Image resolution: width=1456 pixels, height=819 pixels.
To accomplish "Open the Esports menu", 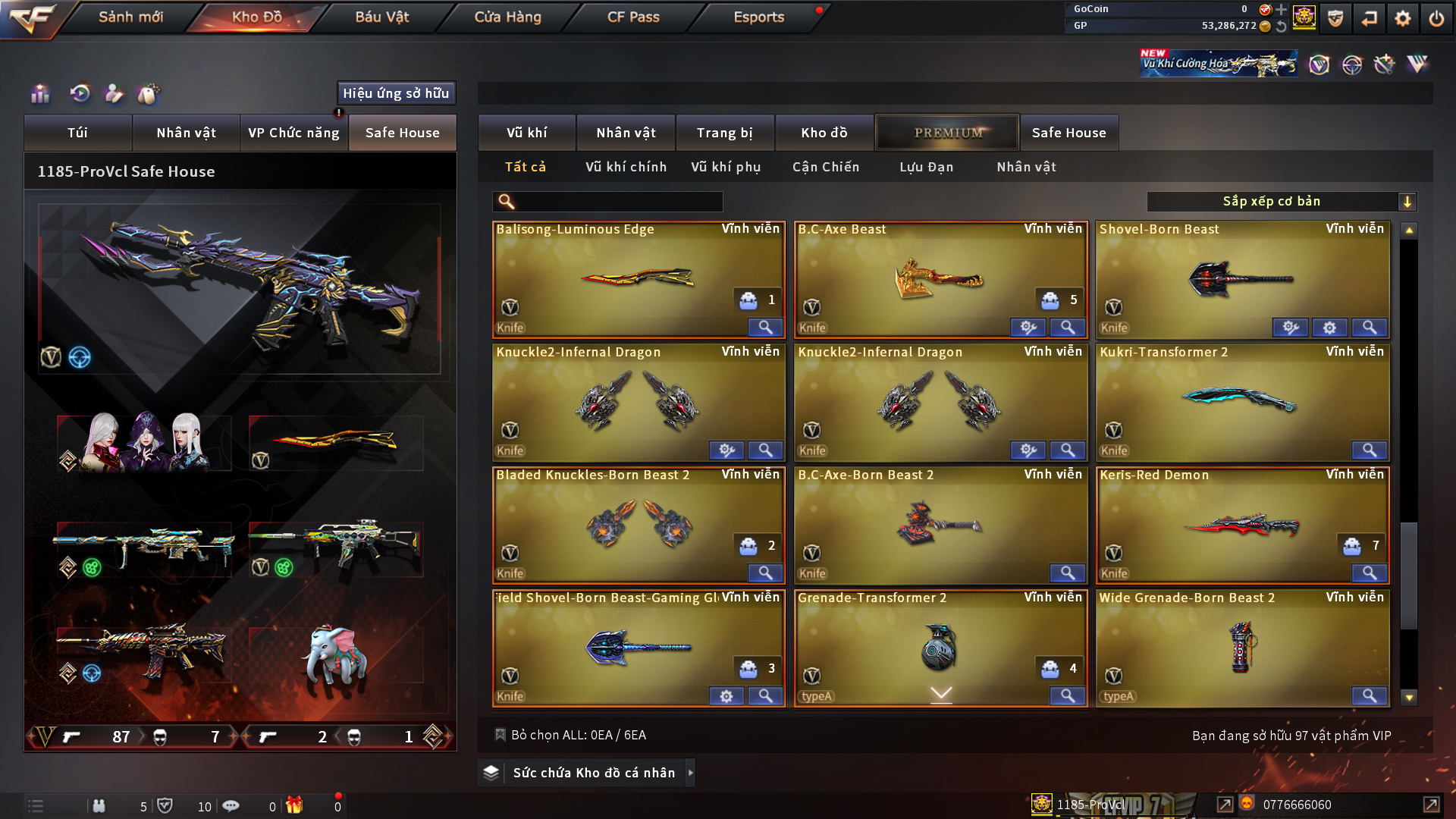I will [x=758, y=17].
